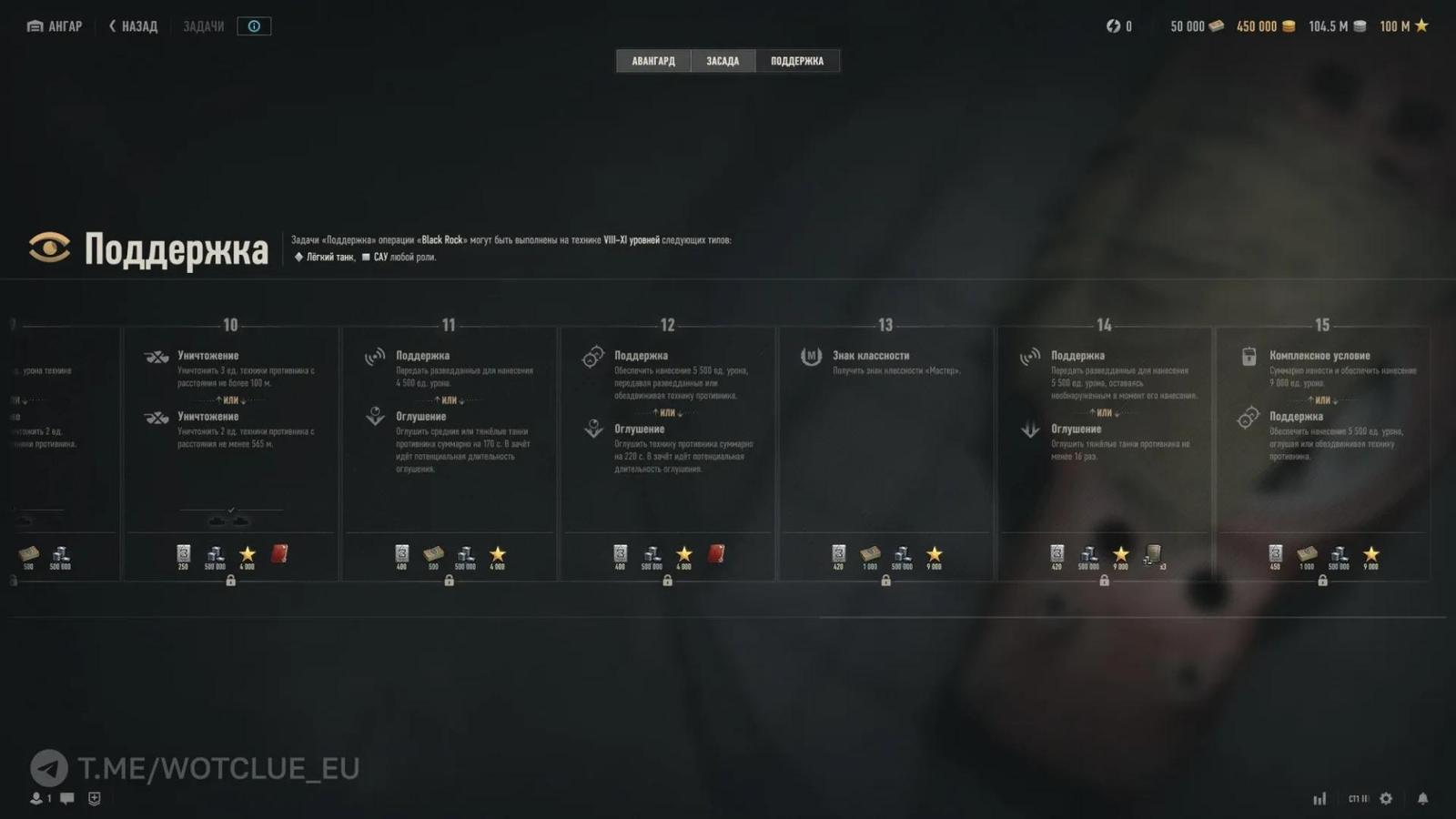The width and height of the screenshot is (1456, 819).
Task: Click the completion checkmark on task 10
Action: tap(230, 511)
